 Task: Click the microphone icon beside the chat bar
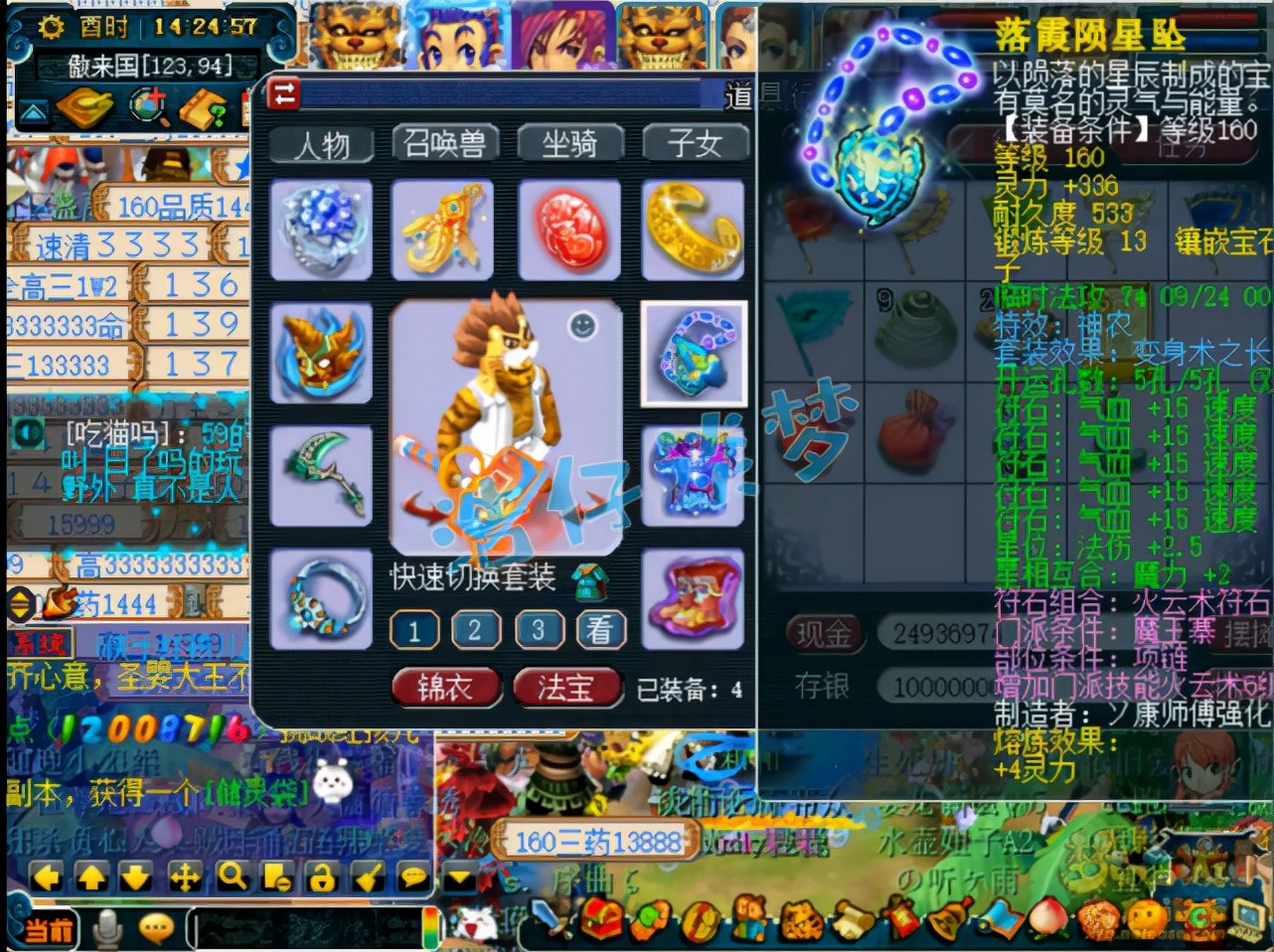(107, 926)
